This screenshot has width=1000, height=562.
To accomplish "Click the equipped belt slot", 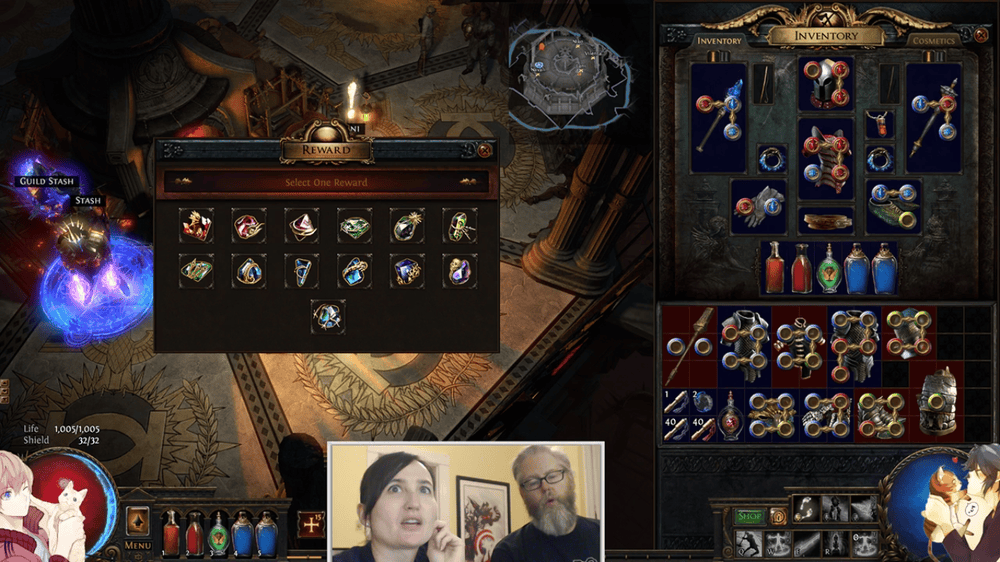I will coord(826,219).
